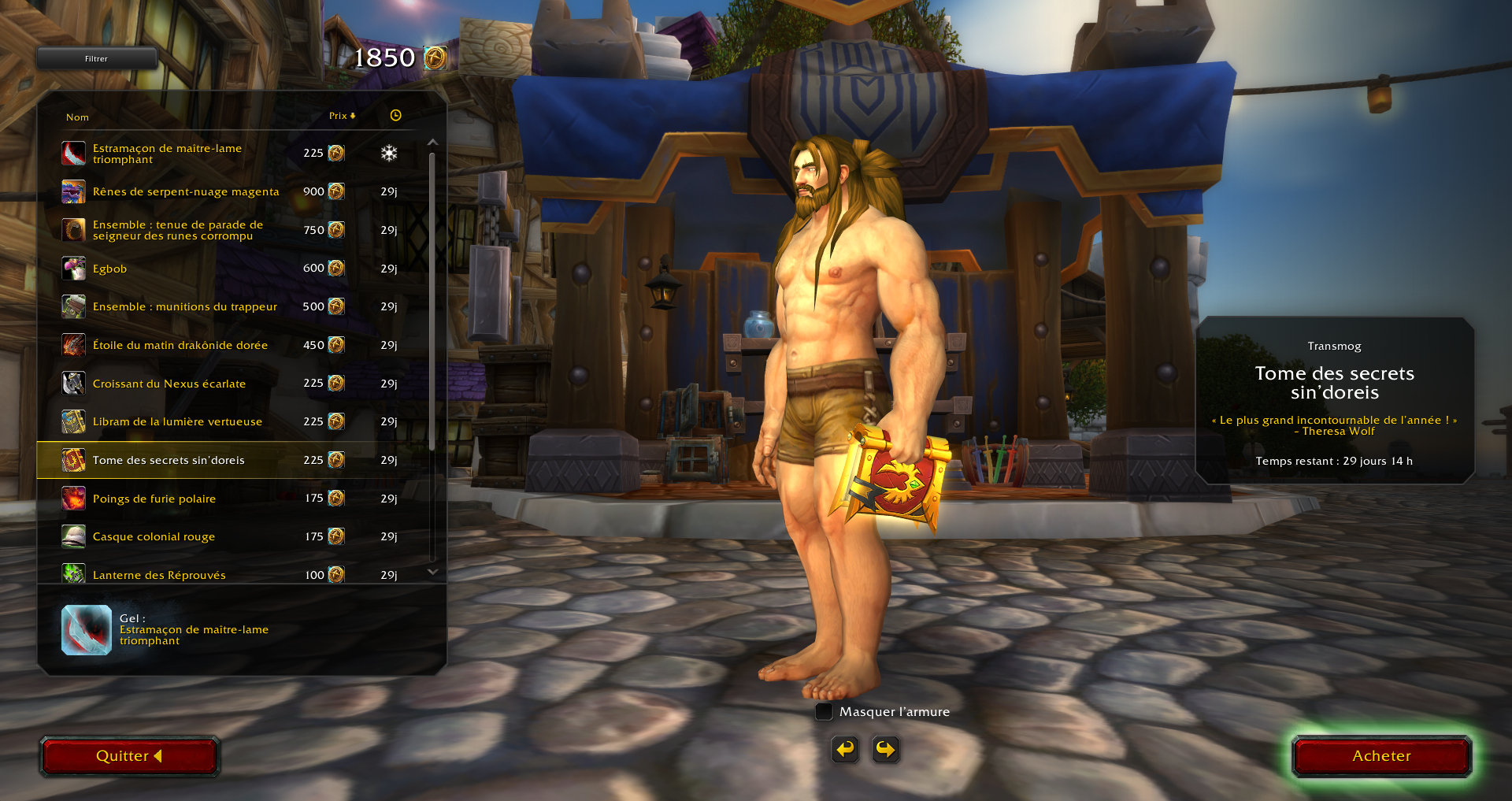Screen dimensions: 1512x801
Task: Select Ensemble : munitions du trappeur
Action: (x=184, y=306)
